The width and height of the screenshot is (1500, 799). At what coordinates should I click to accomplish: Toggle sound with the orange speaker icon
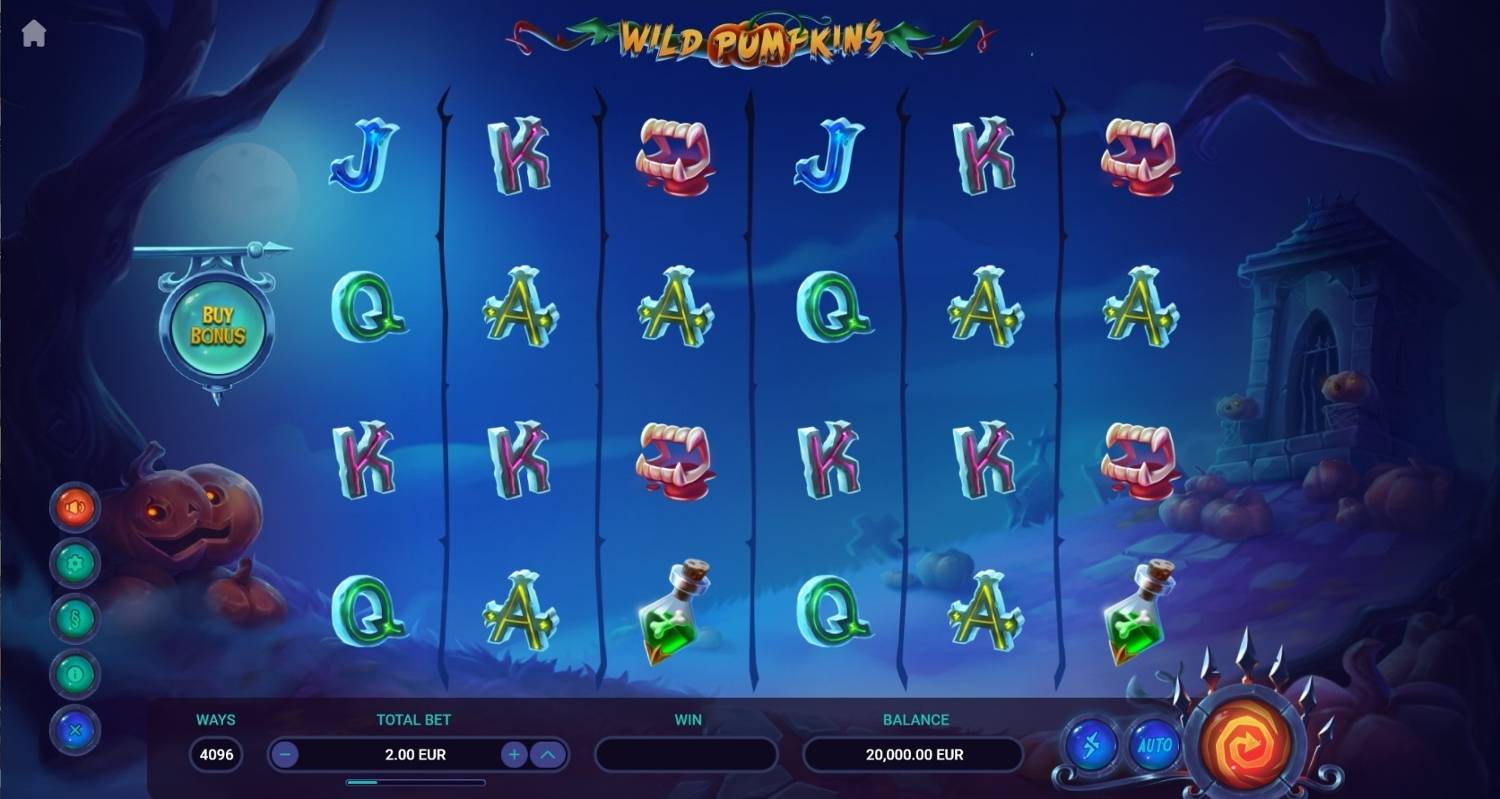pos(75,508)
